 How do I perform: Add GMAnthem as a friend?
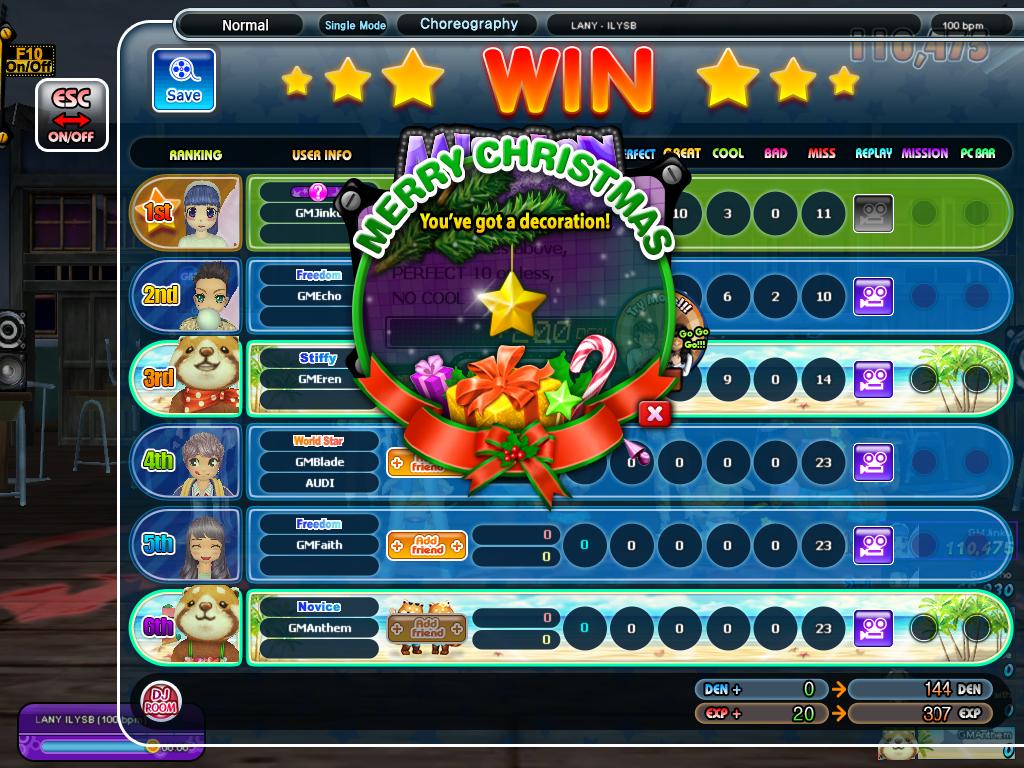click(427, 628)
